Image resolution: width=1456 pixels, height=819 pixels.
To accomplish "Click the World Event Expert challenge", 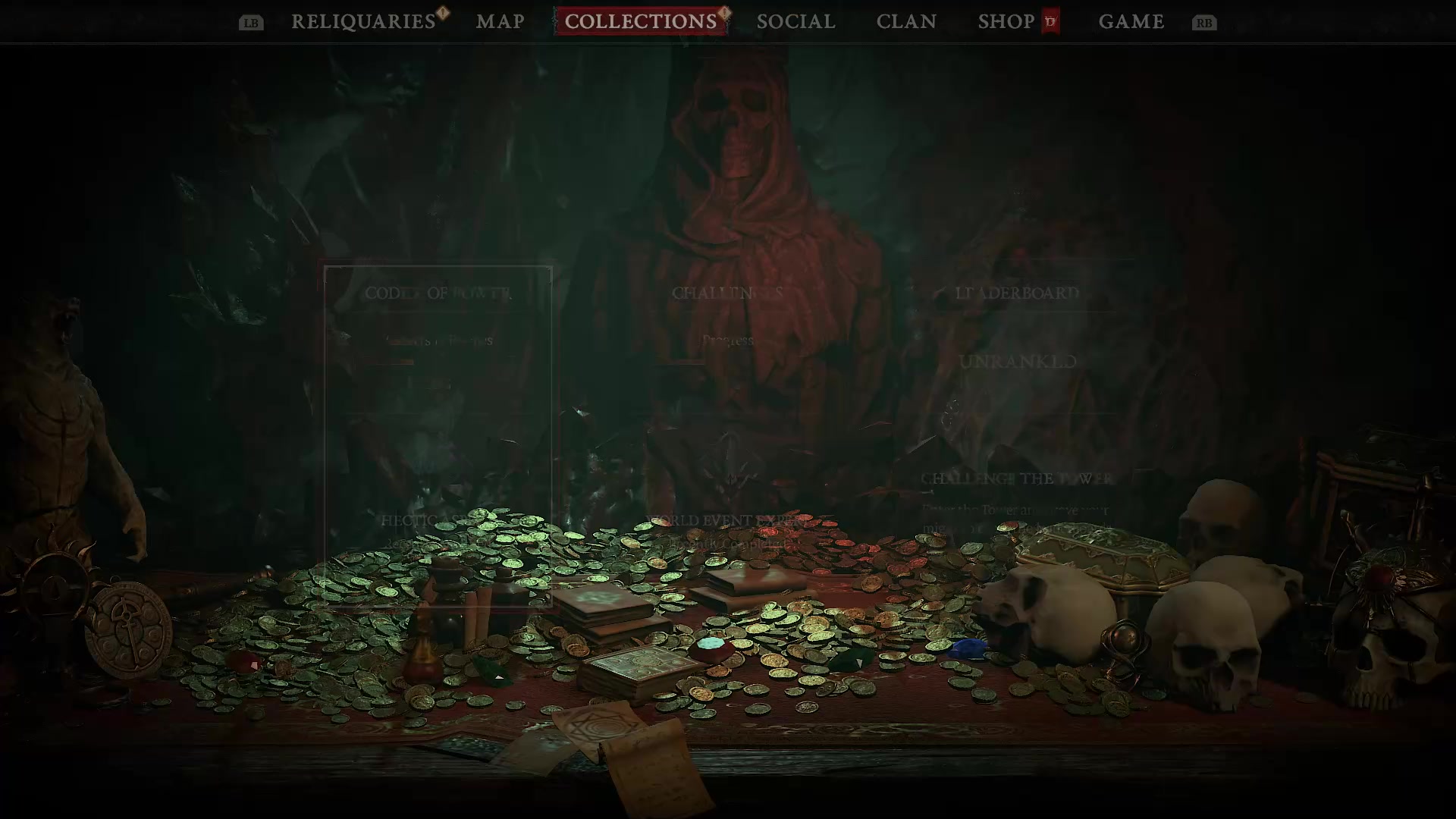I will (726, 520).
